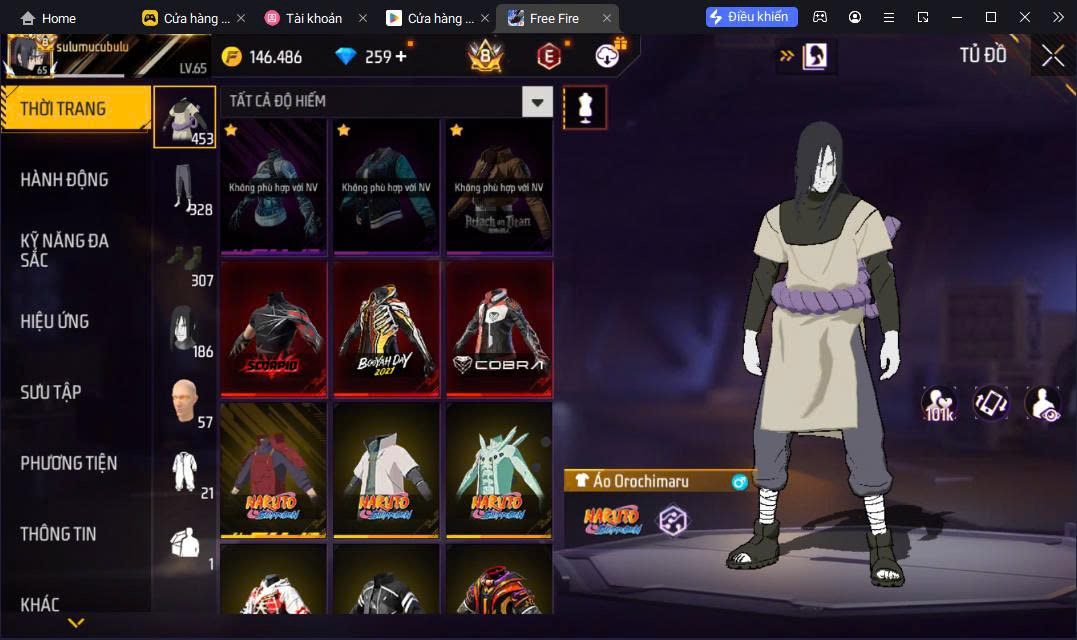
Task: Choose the Booyah Day 2021 jacket
Action: pos(387,330)
